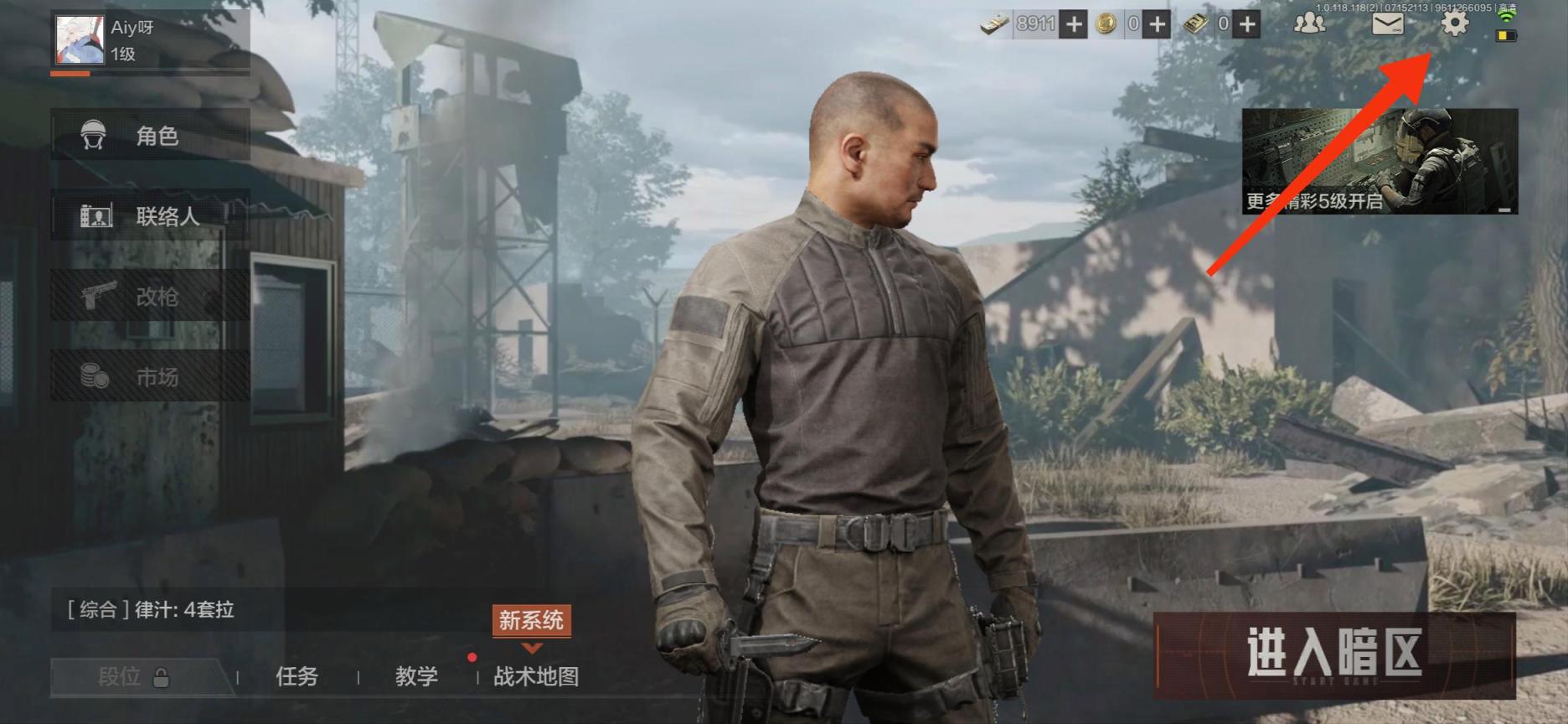Select the locked 段位 rank tab
Image resolution: width=1568 pixels, height=724 pixels.
pyautogui.click(x=134, y=676)
